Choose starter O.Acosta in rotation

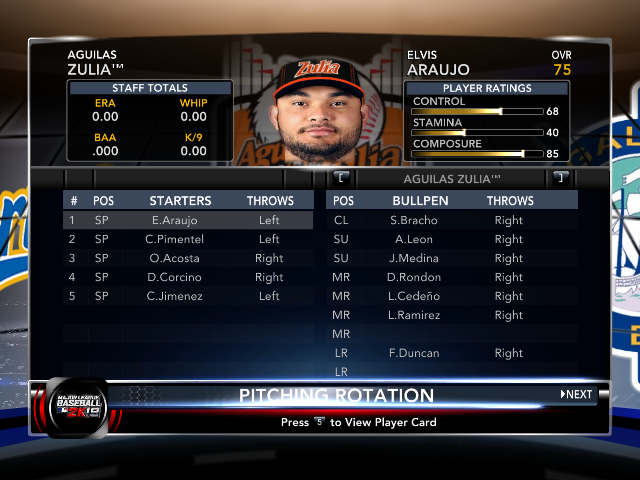[x=186, y=258]
